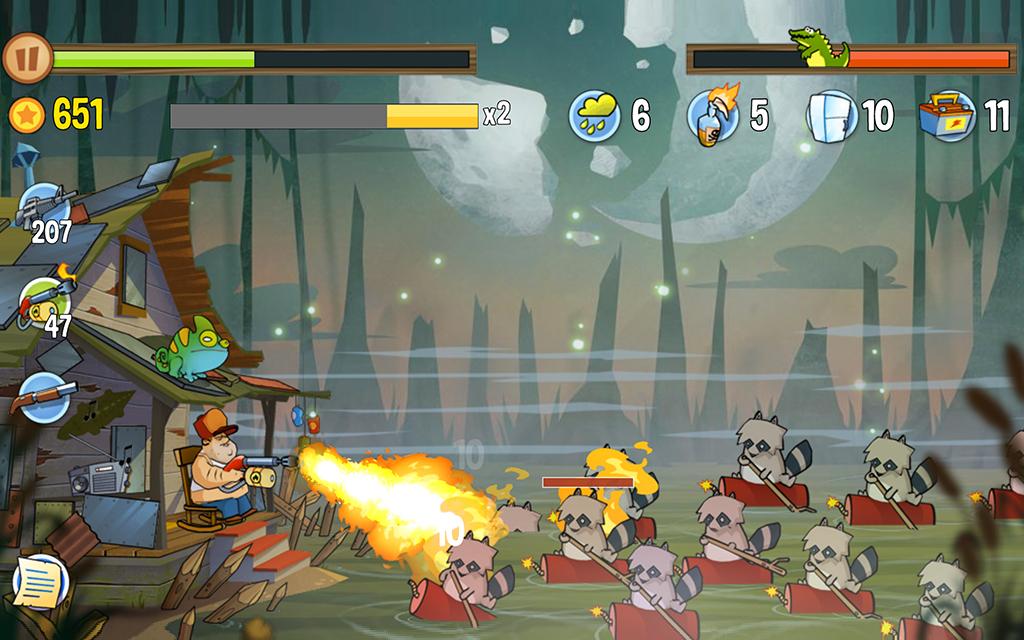Pause the game with the wooden button
The width and height of the screenshot is (1024, 640).
click(26, 59)
